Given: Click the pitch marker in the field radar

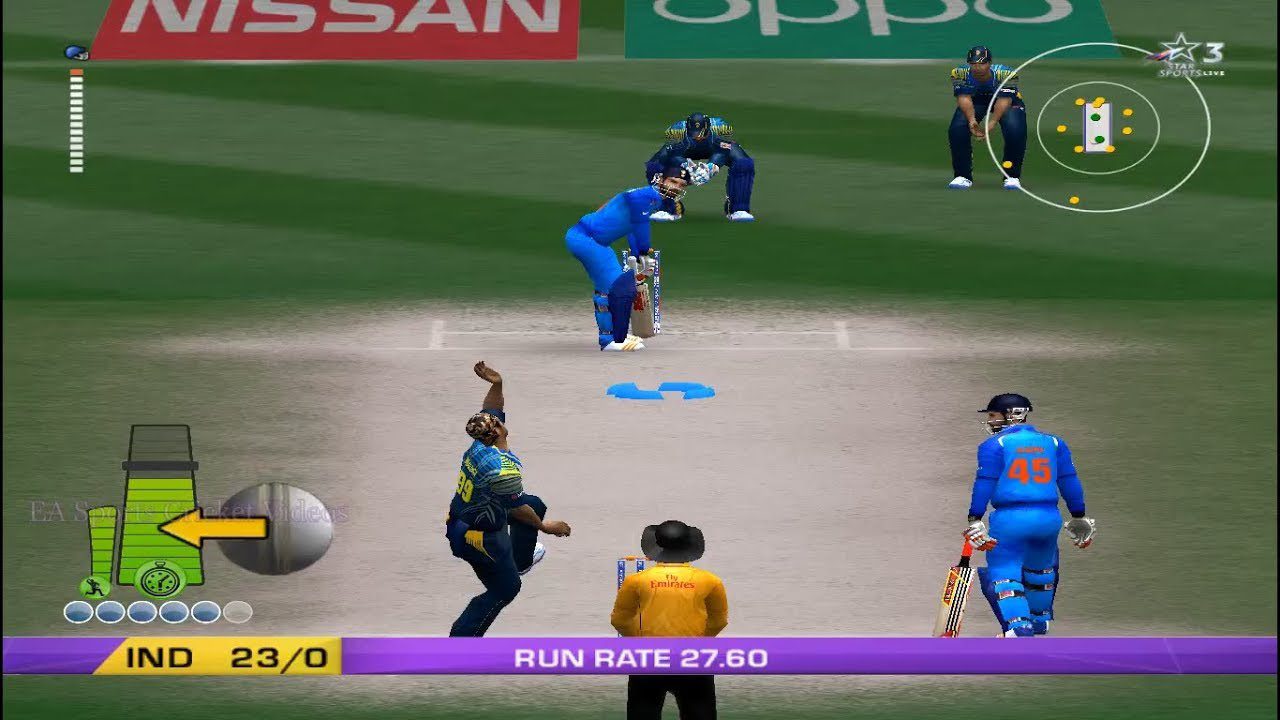Looking at the screenshot, I should click(x=1097, y=125).
